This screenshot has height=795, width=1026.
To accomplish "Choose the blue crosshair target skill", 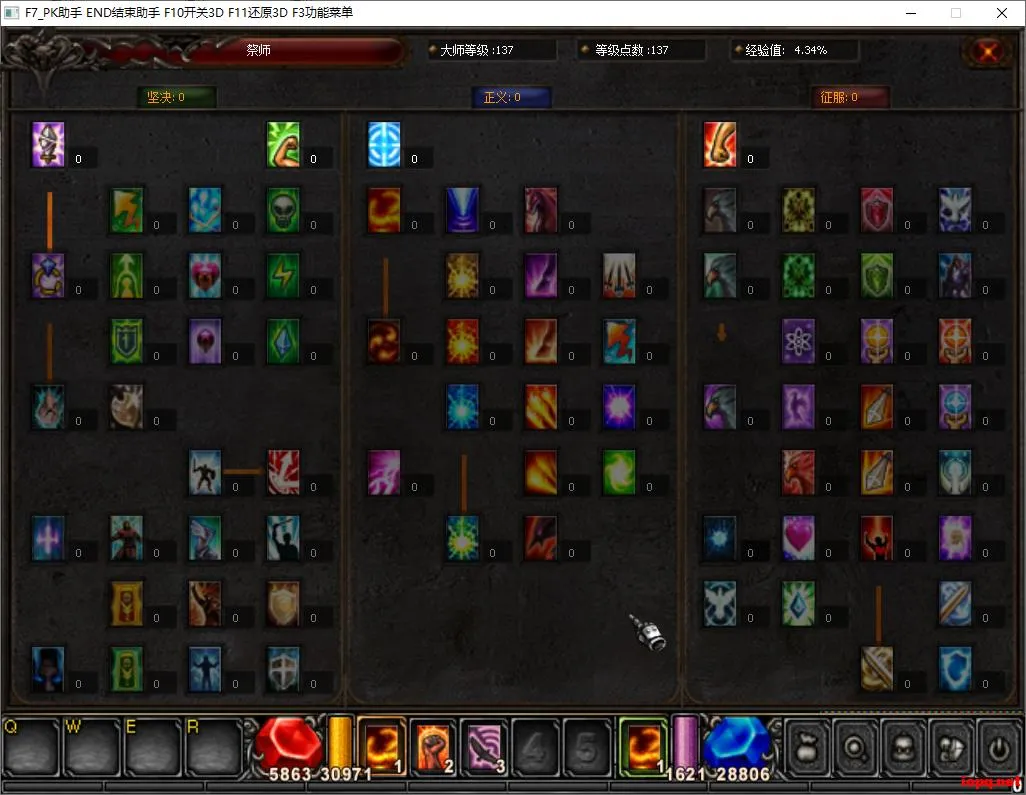I will [384, 145].
